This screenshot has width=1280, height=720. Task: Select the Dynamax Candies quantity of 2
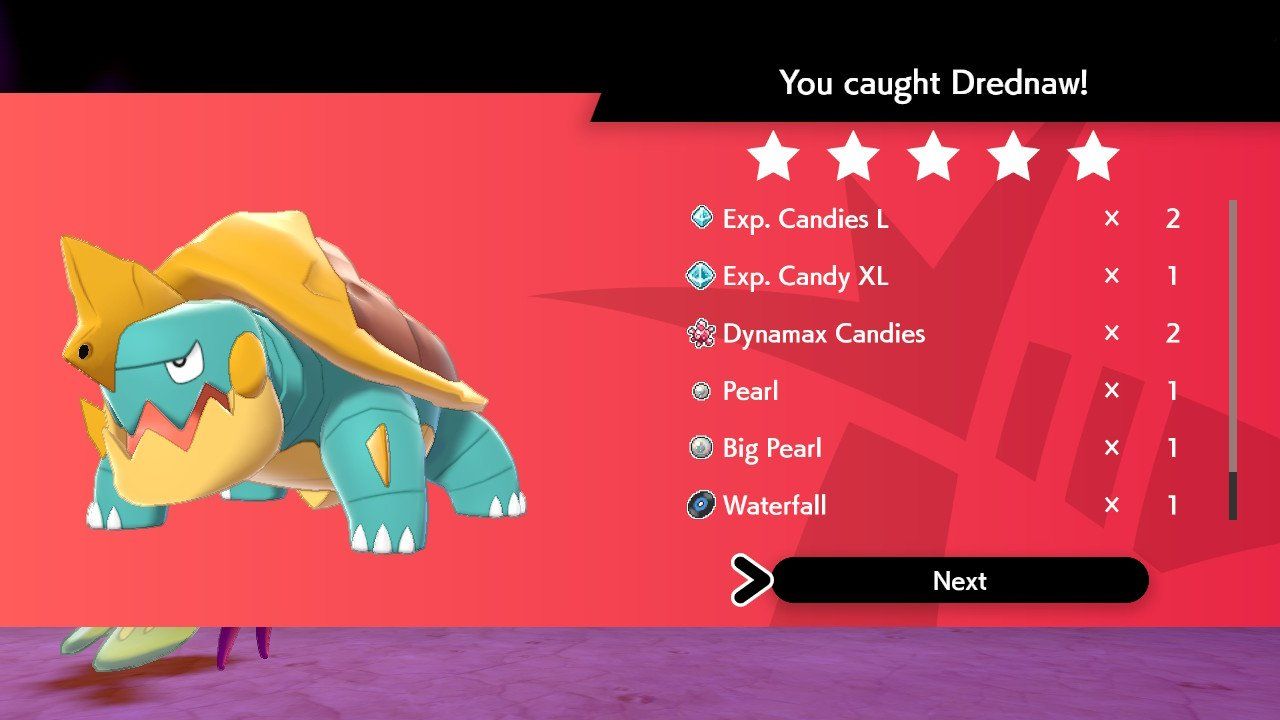[1172, 333]
